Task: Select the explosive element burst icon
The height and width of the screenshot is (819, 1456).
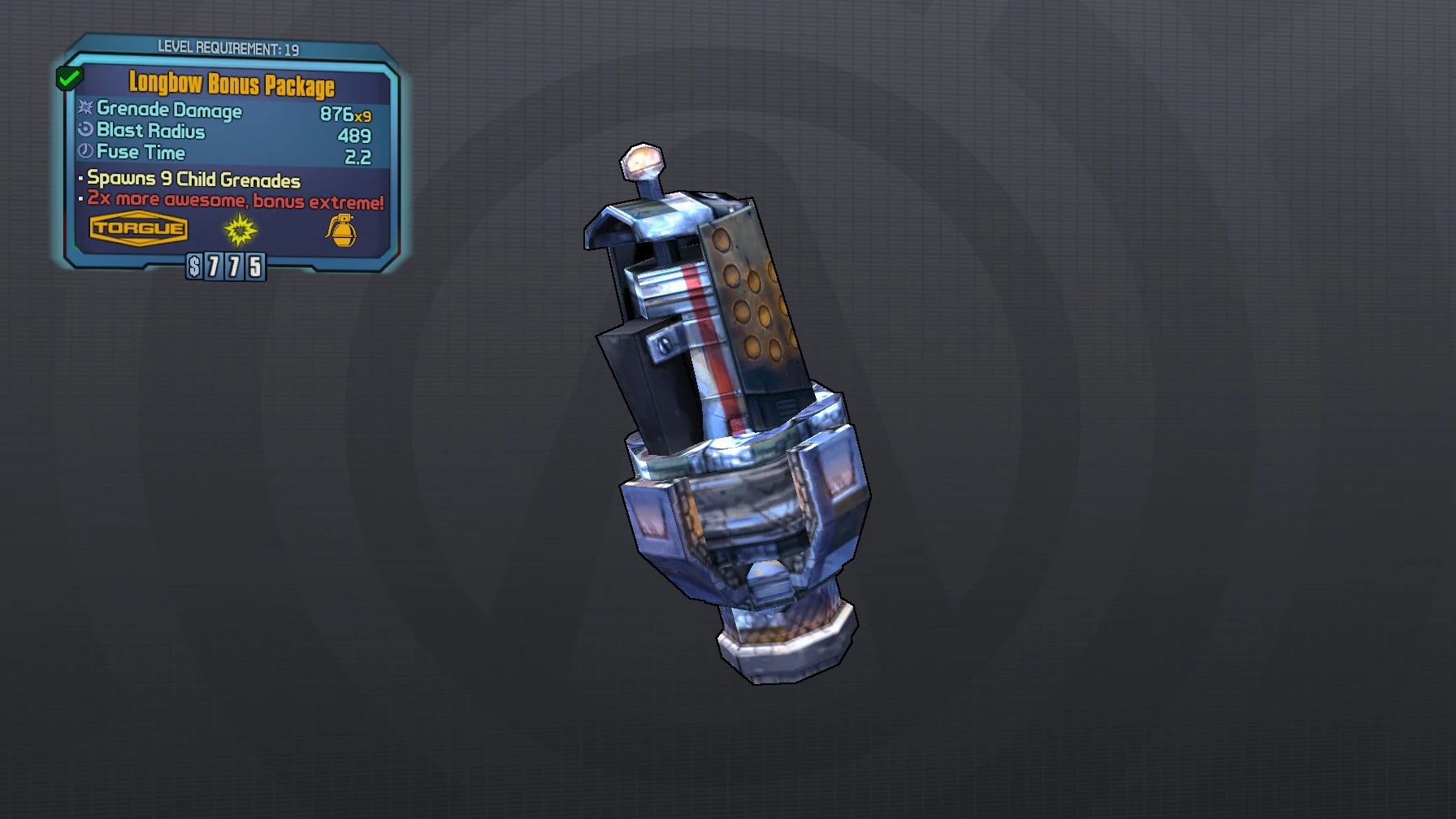Action: tap(238, 232)
